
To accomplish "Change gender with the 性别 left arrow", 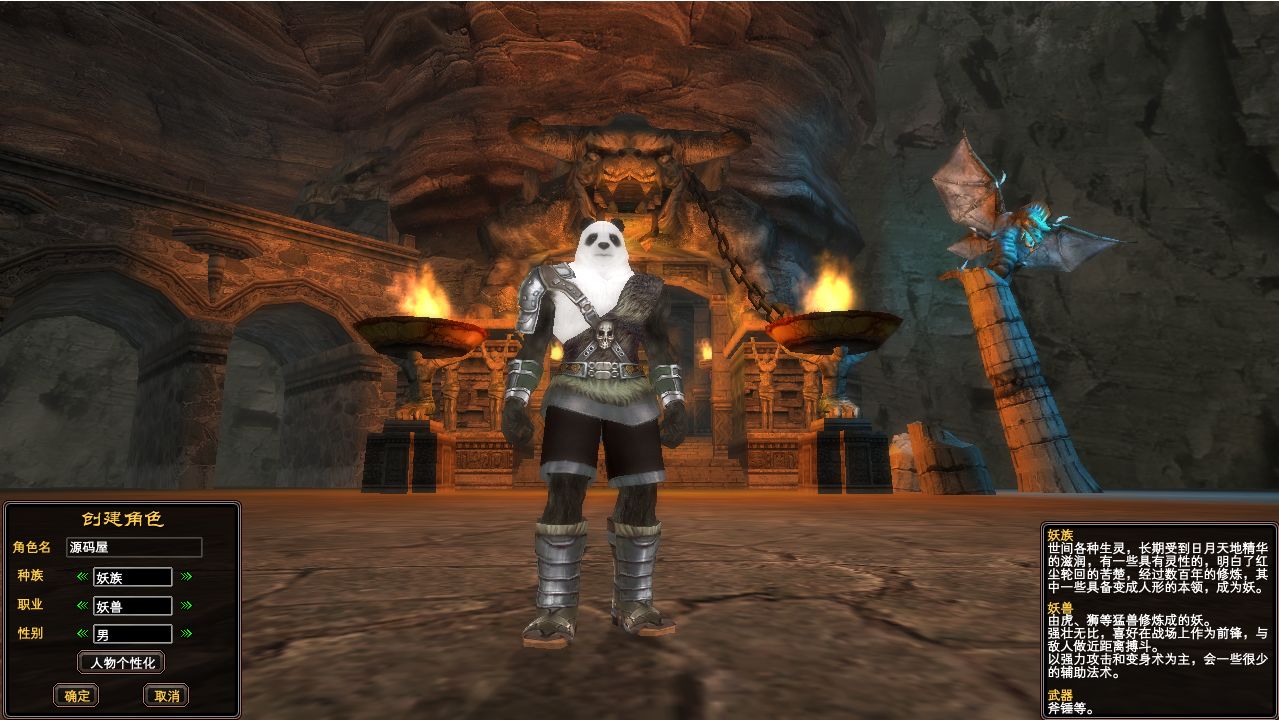I will [x=83, y=633].
